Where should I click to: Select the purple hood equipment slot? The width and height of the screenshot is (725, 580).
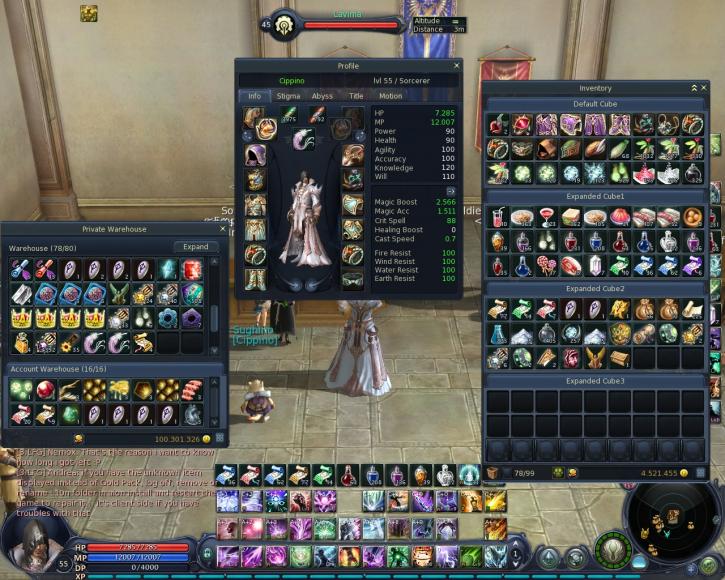(x=254, y=155)
